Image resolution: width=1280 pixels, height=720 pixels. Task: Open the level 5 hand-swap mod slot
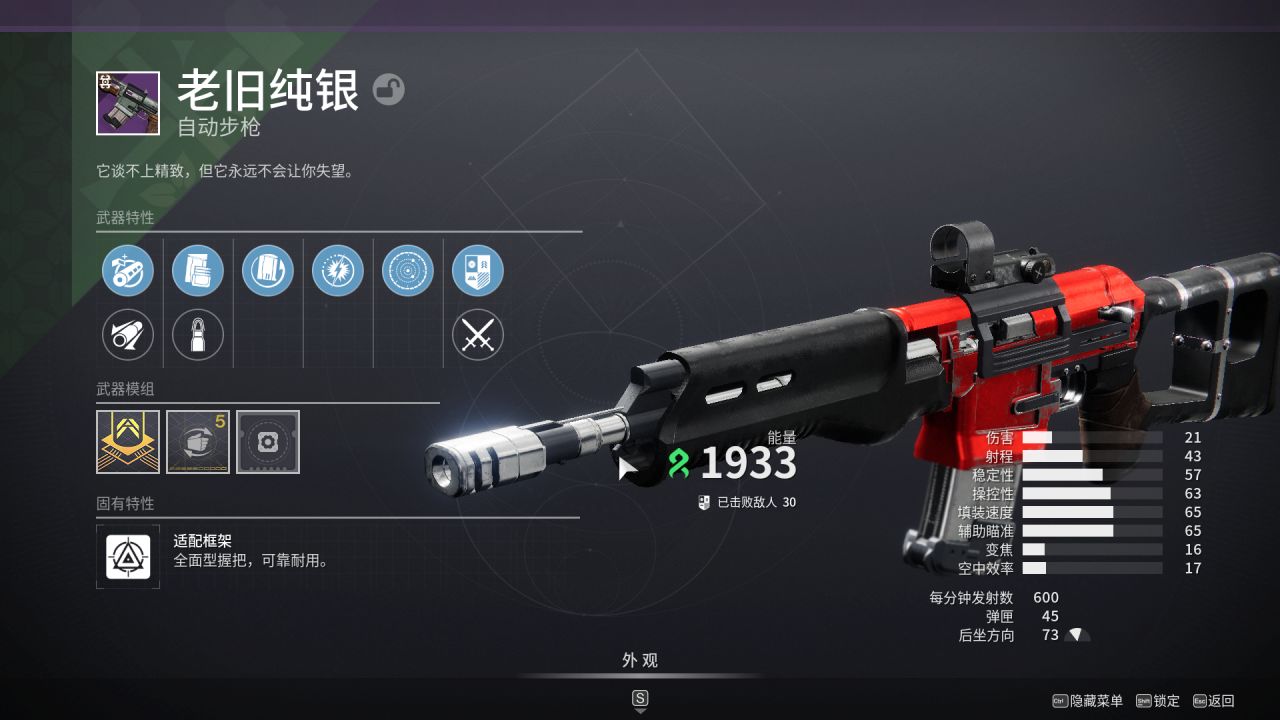click(198, 442)
